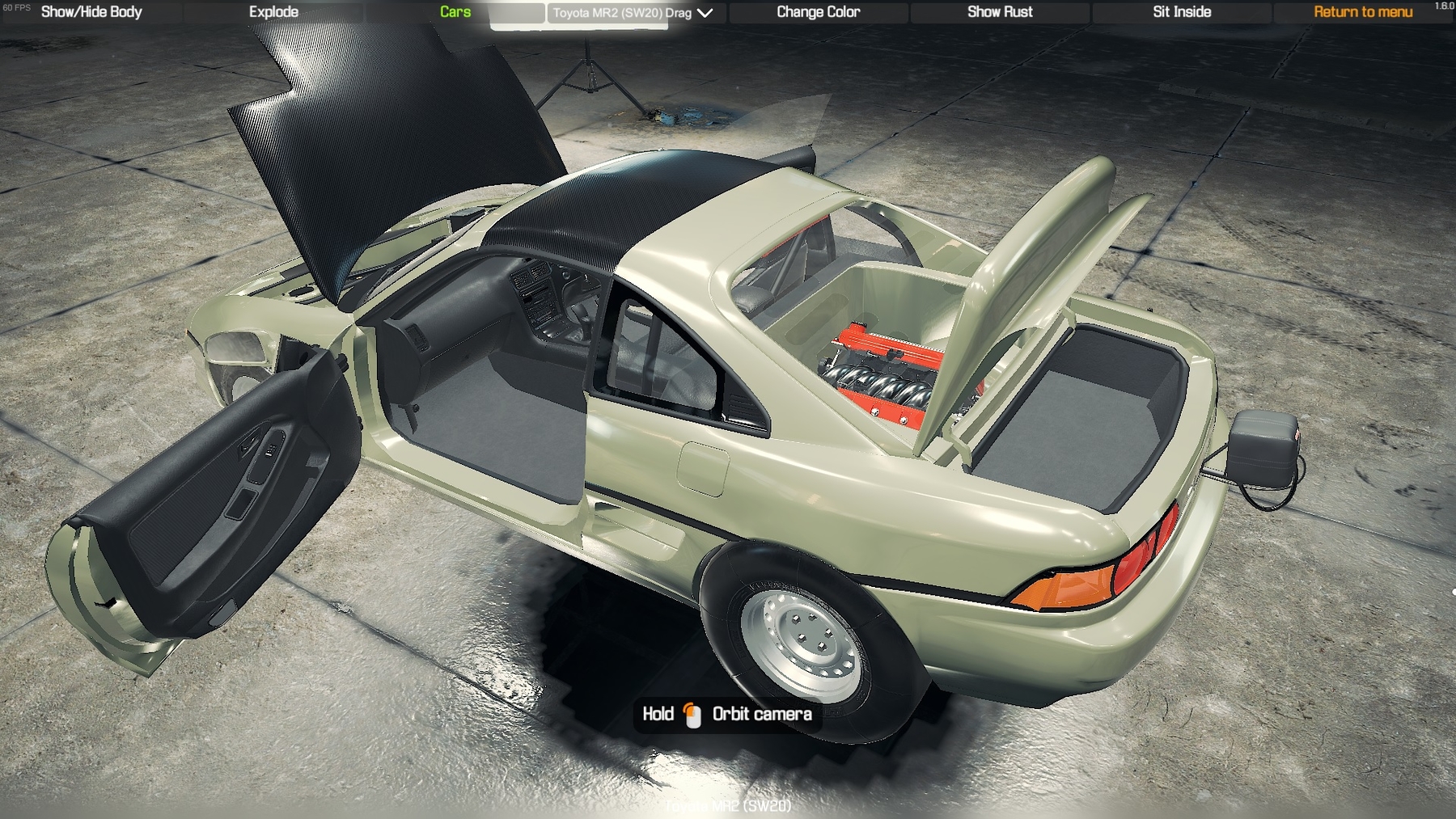1456x819 pixels.
Task: Select the Change Color option
Action: point(818,12)
